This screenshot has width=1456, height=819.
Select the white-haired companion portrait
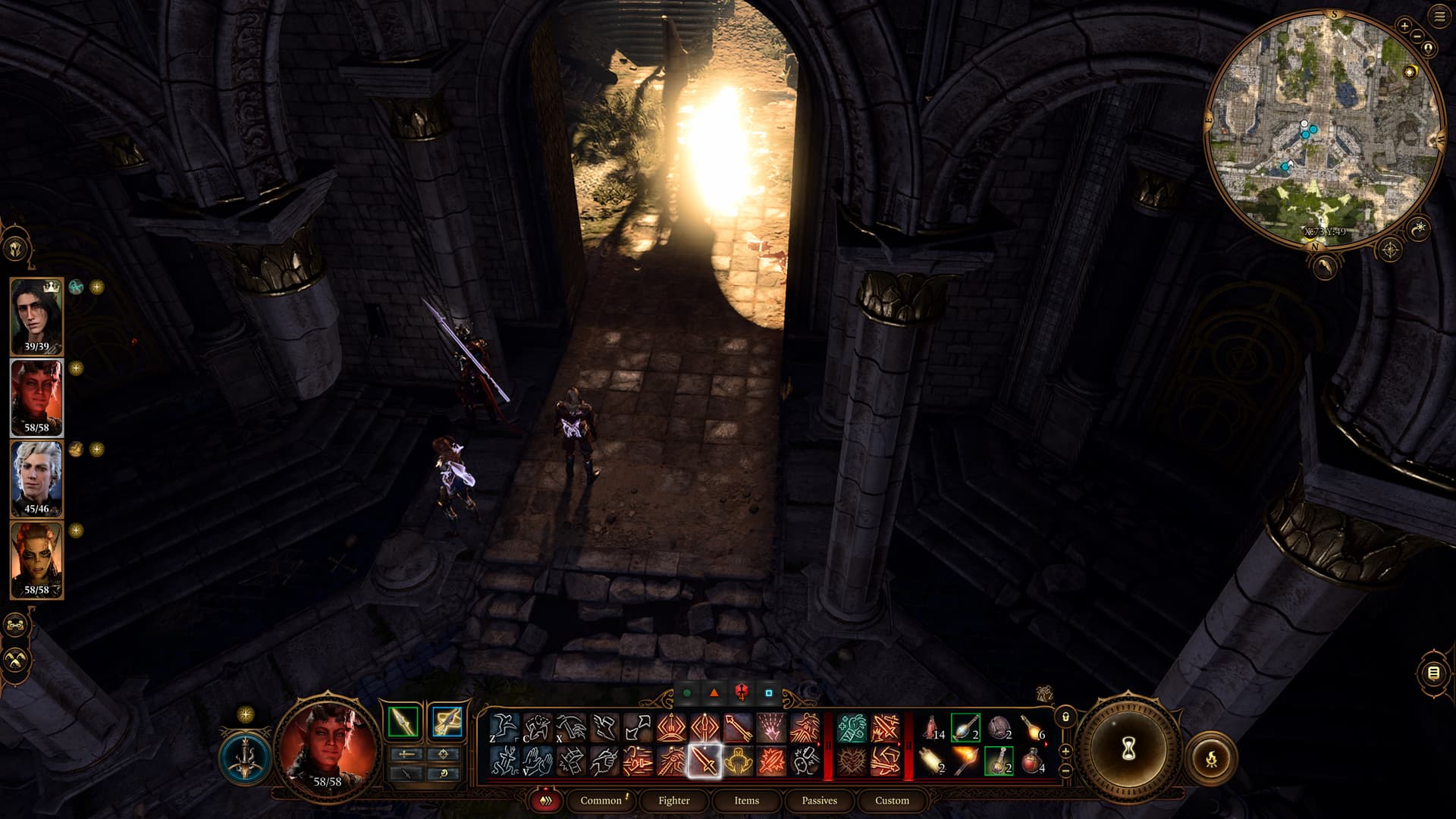point(36,478)
